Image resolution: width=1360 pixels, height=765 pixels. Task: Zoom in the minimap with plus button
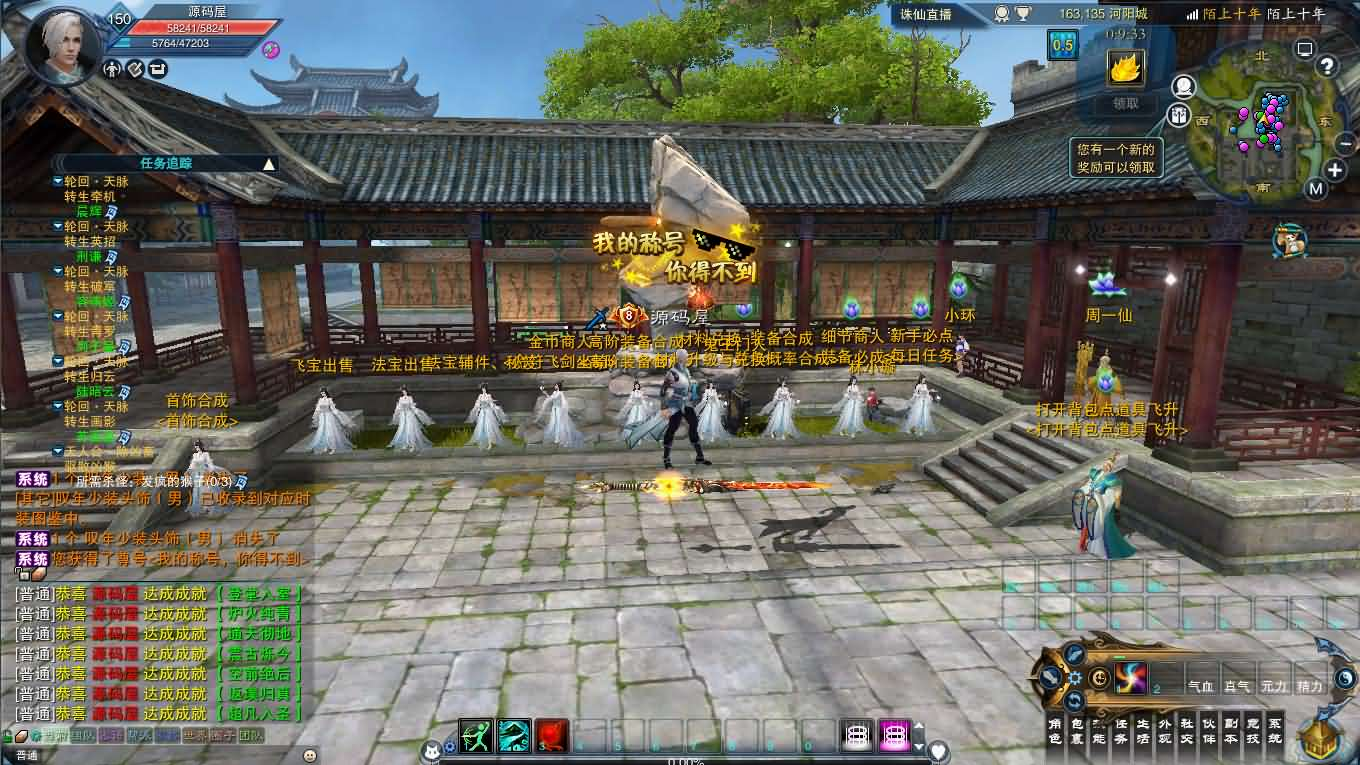(x=1335, y=170)
